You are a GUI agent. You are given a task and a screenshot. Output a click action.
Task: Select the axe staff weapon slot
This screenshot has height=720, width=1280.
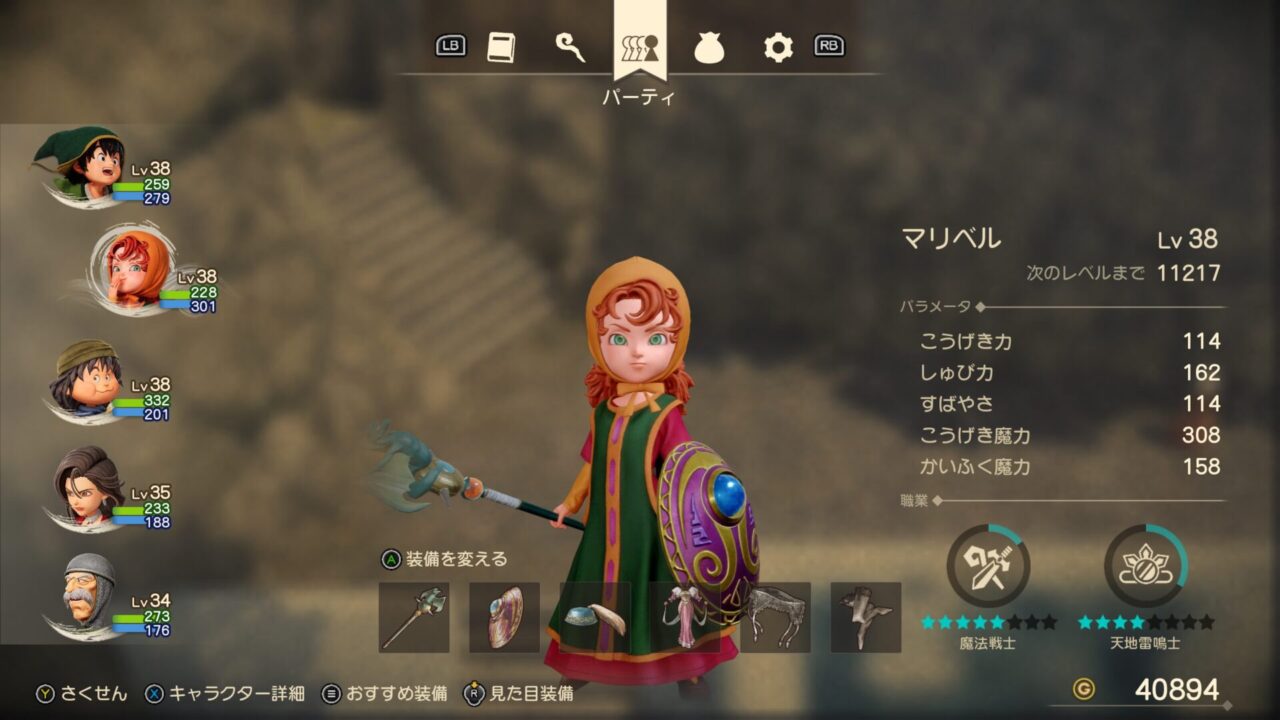click(x=414, y=617)
